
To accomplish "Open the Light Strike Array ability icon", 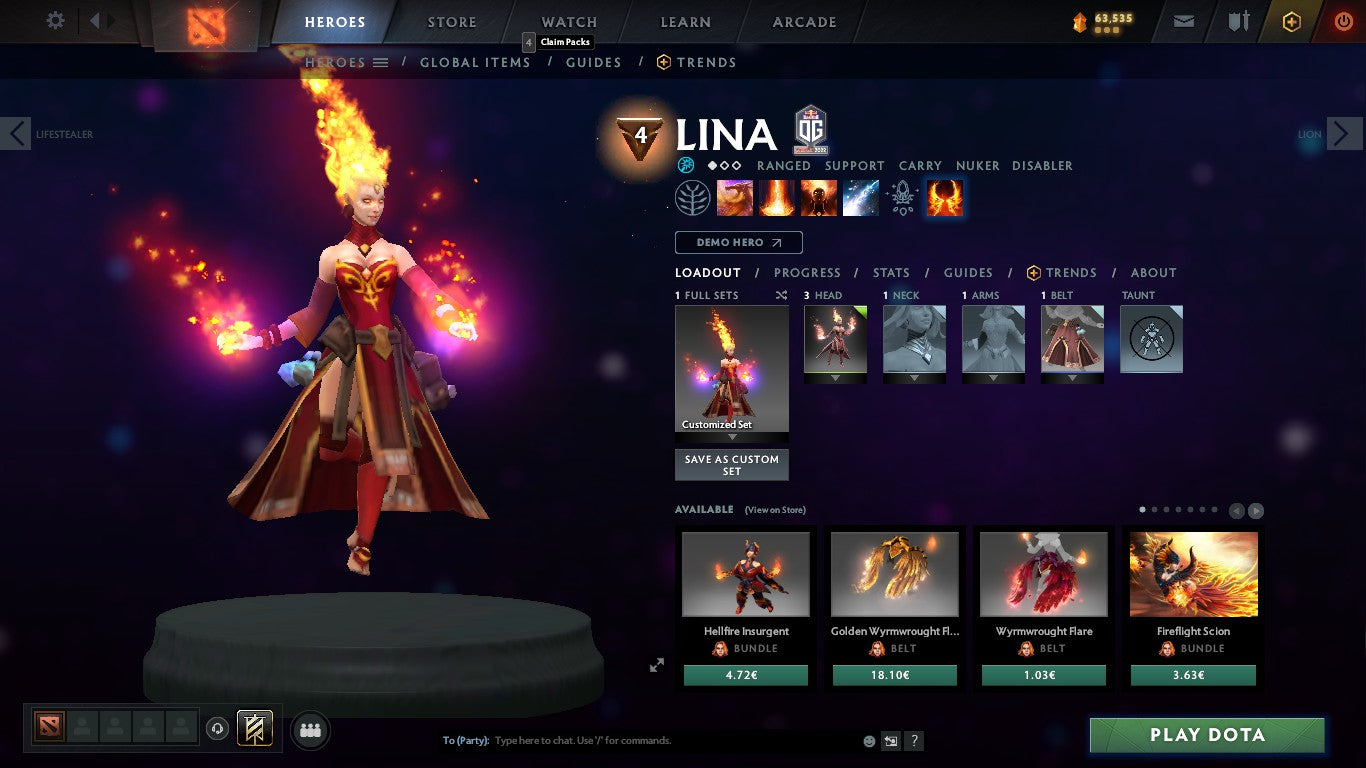I will 777,197.
